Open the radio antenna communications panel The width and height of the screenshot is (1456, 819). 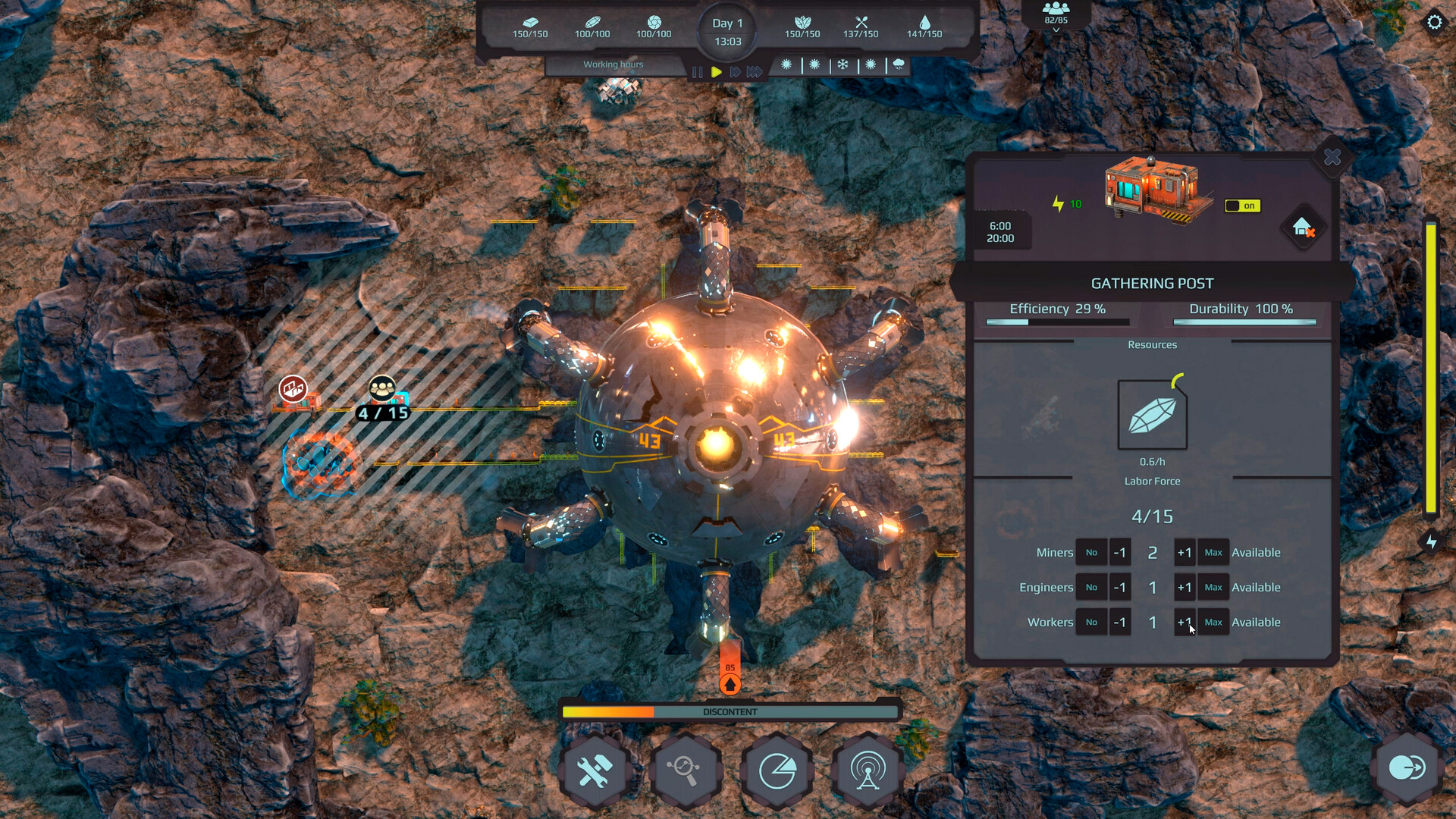coord(866,770)
